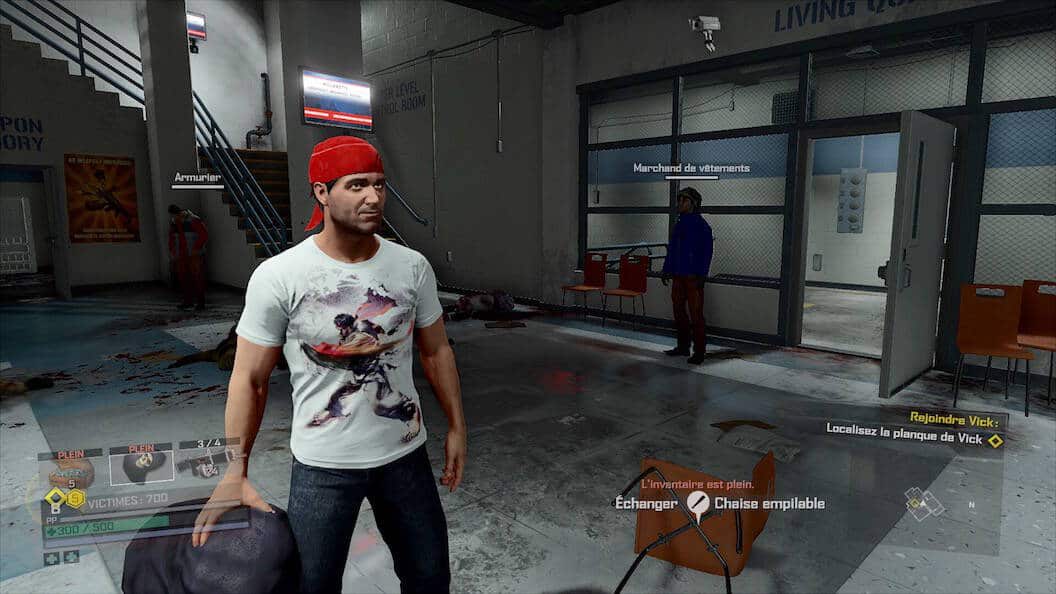Click the yellow diamond attribute point icon

pyautogui.click(x=55, y=497)
